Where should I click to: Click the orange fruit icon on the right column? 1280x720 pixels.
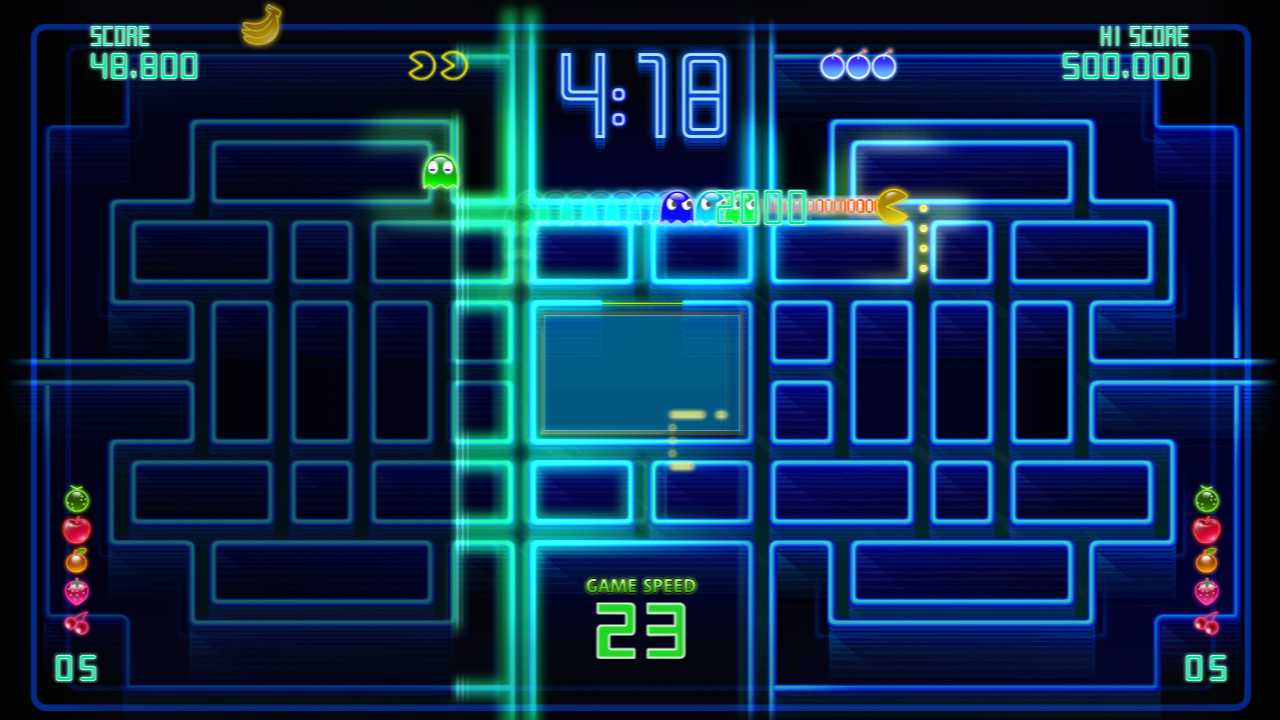click(x=1205, y=561)
